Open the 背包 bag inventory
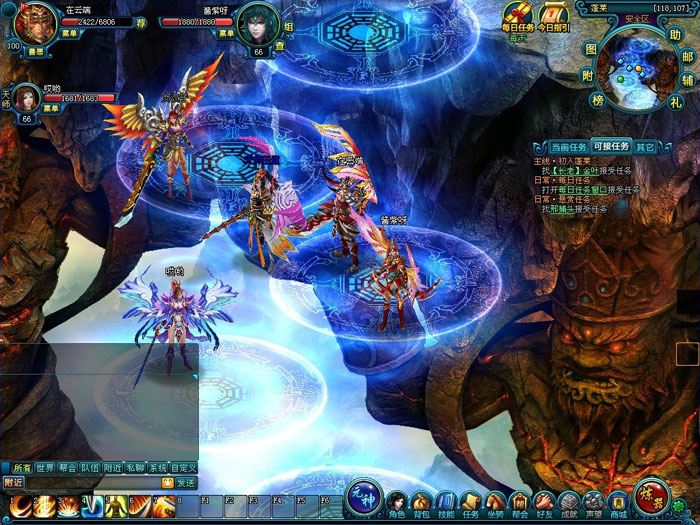 pos(422,501)
